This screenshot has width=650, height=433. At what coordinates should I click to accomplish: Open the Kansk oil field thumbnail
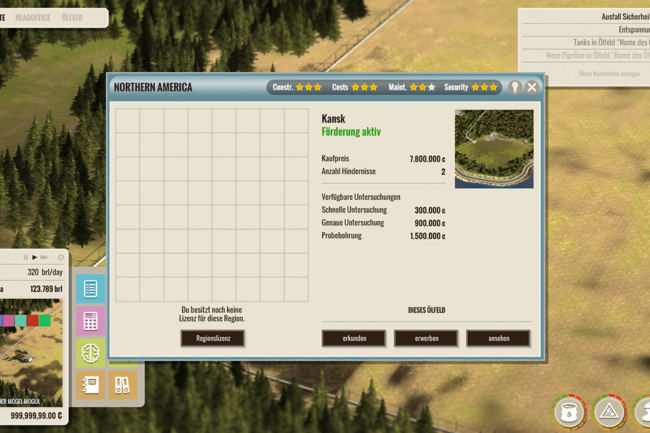[494, 149]
